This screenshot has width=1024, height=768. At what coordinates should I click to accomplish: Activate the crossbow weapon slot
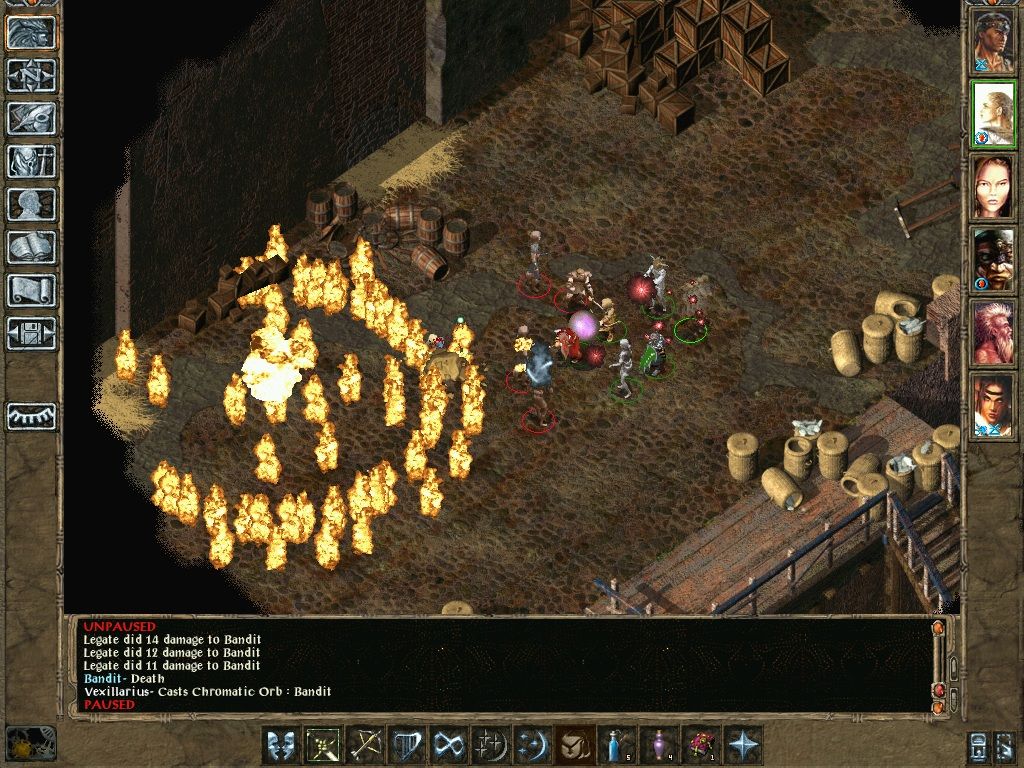365,745
